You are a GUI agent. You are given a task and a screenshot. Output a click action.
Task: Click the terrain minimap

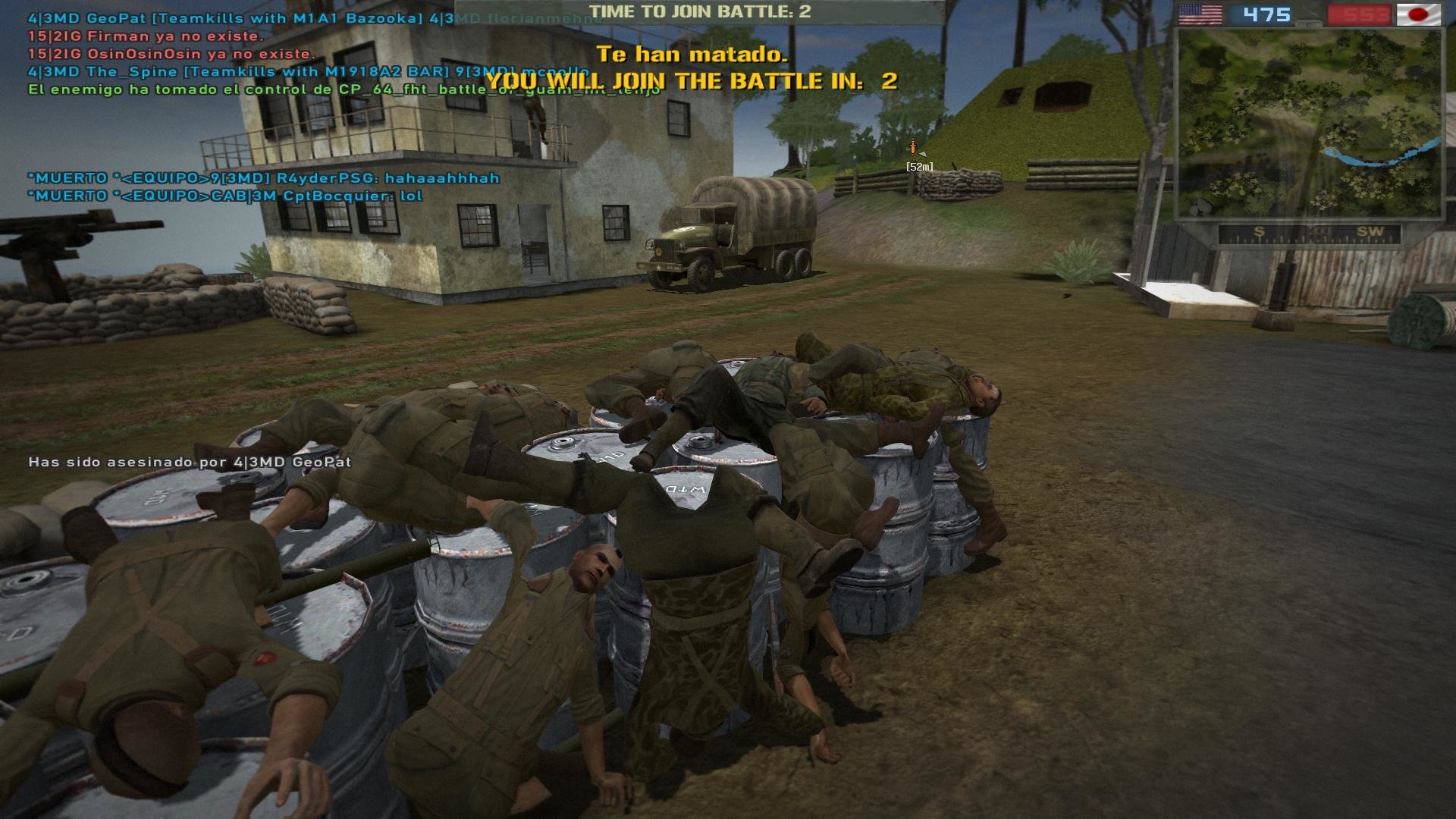click(x=1307, y=124)
